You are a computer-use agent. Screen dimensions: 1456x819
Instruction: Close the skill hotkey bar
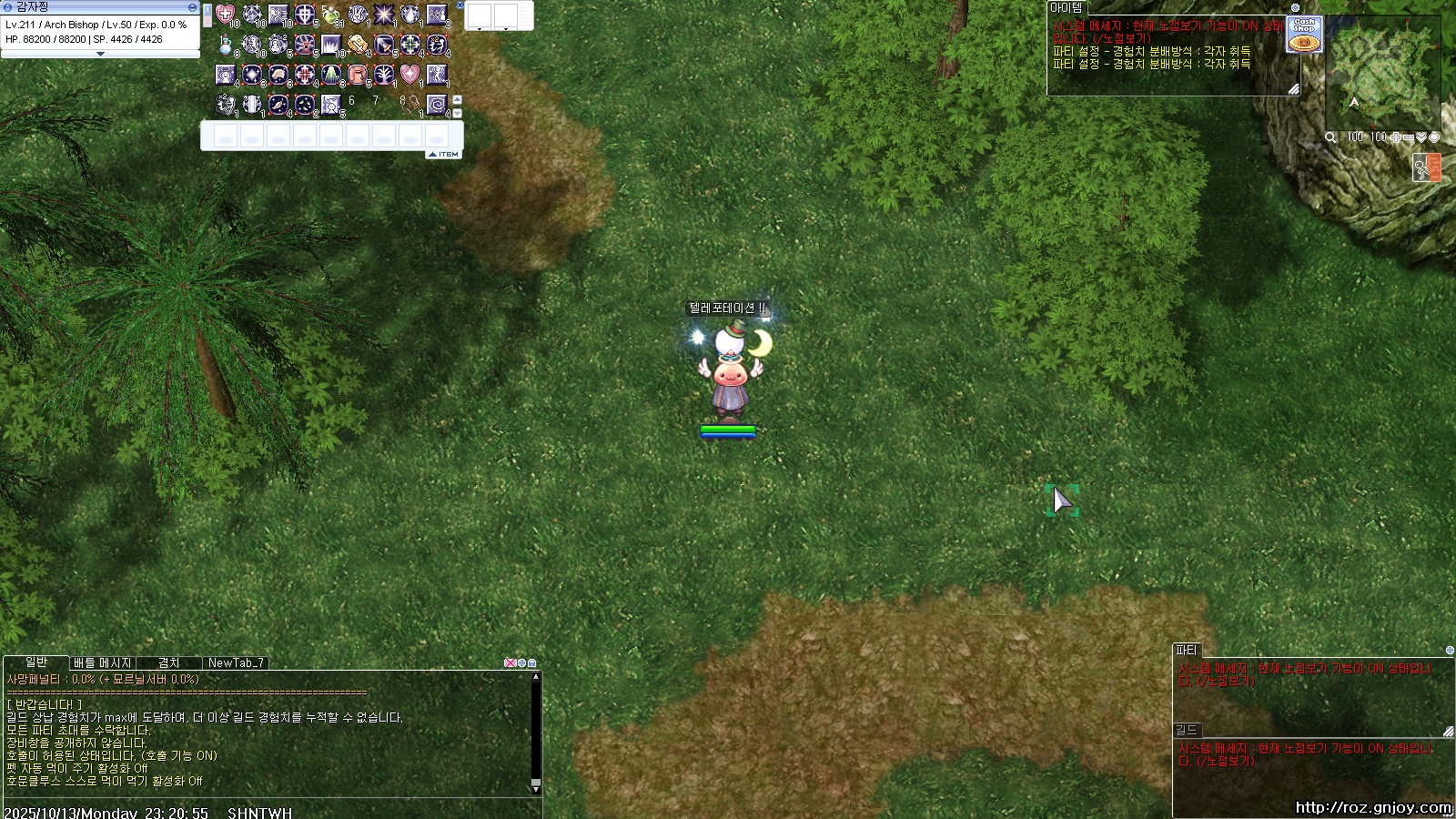pos(460,5)
